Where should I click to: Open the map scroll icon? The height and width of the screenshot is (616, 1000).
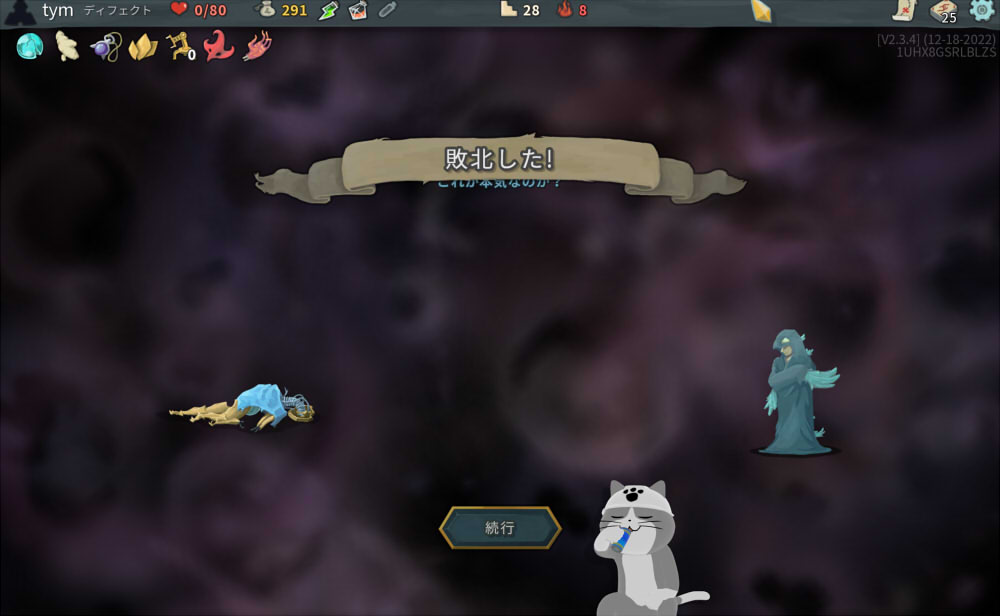904,11
